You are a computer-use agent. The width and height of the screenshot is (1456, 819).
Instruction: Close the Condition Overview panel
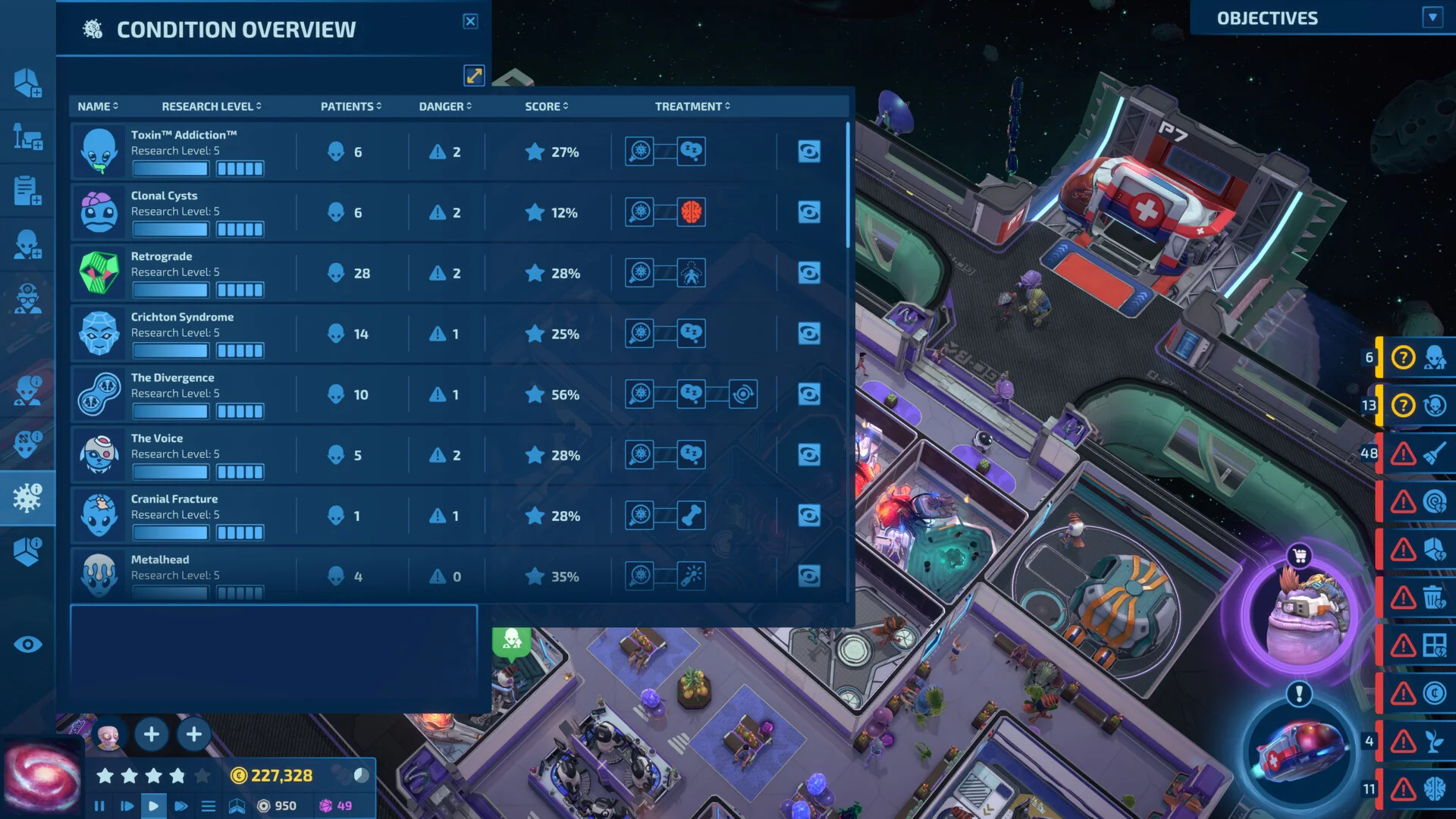(470, 21)
